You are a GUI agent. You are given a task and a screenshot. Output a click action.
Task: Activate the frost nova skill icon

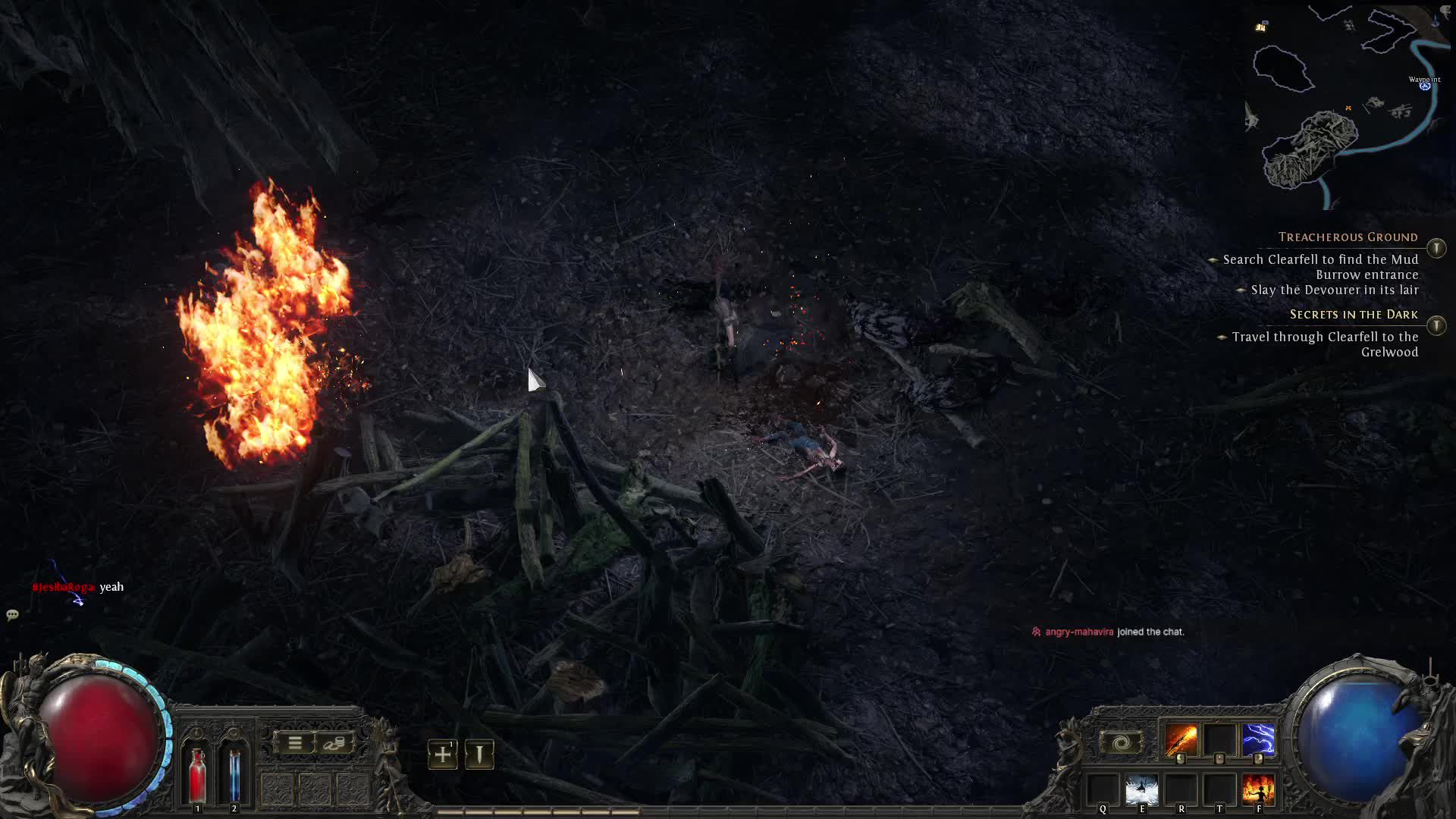[x=1141, y=790]
